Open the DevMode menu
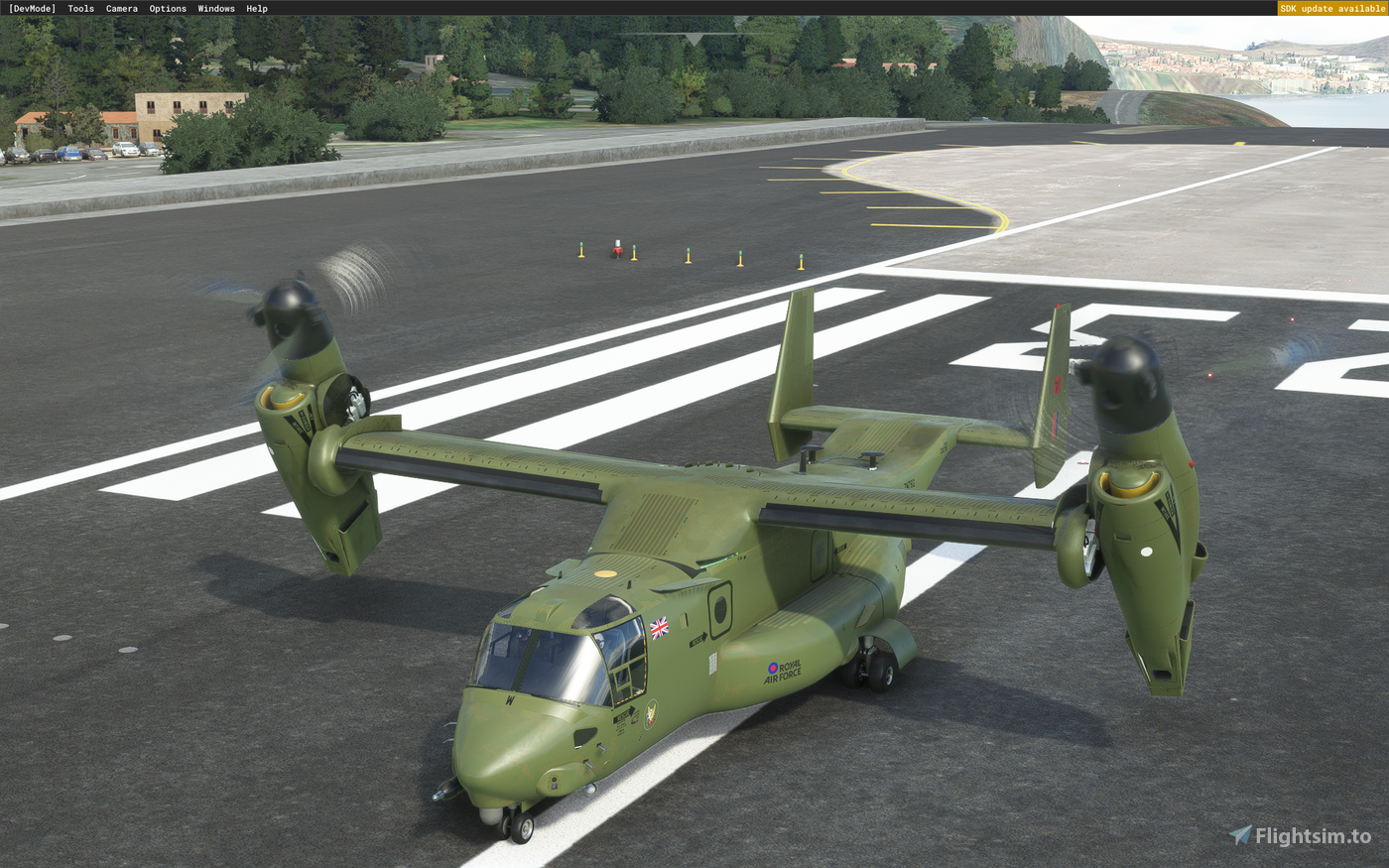Screen dimensions: 1389x868 (x=34, y=8)
